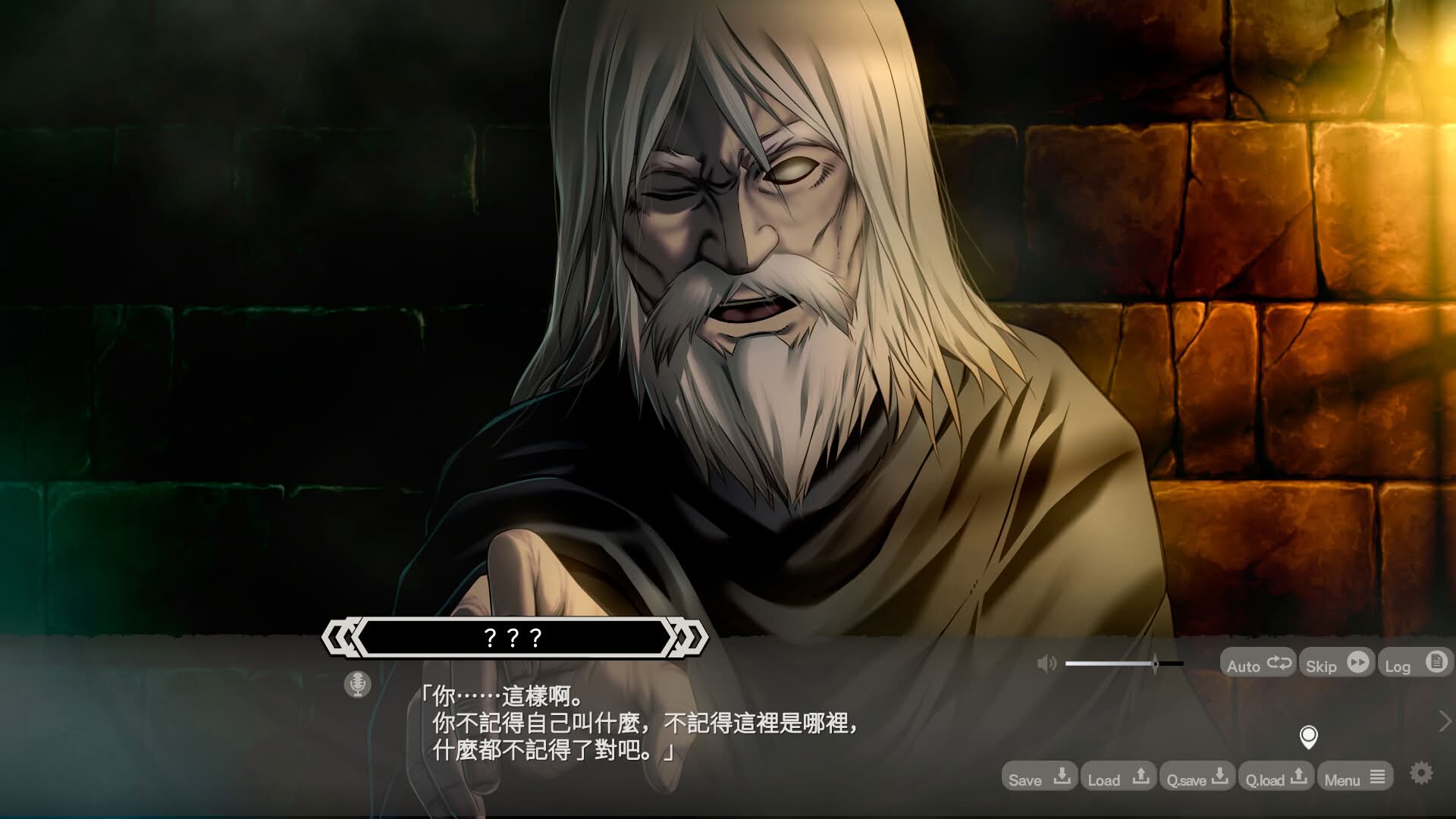Screen dimensions: 1456x819
Task: Adjust the volume slider handle
Action: pyautogui.click(x=1154, y=663)
